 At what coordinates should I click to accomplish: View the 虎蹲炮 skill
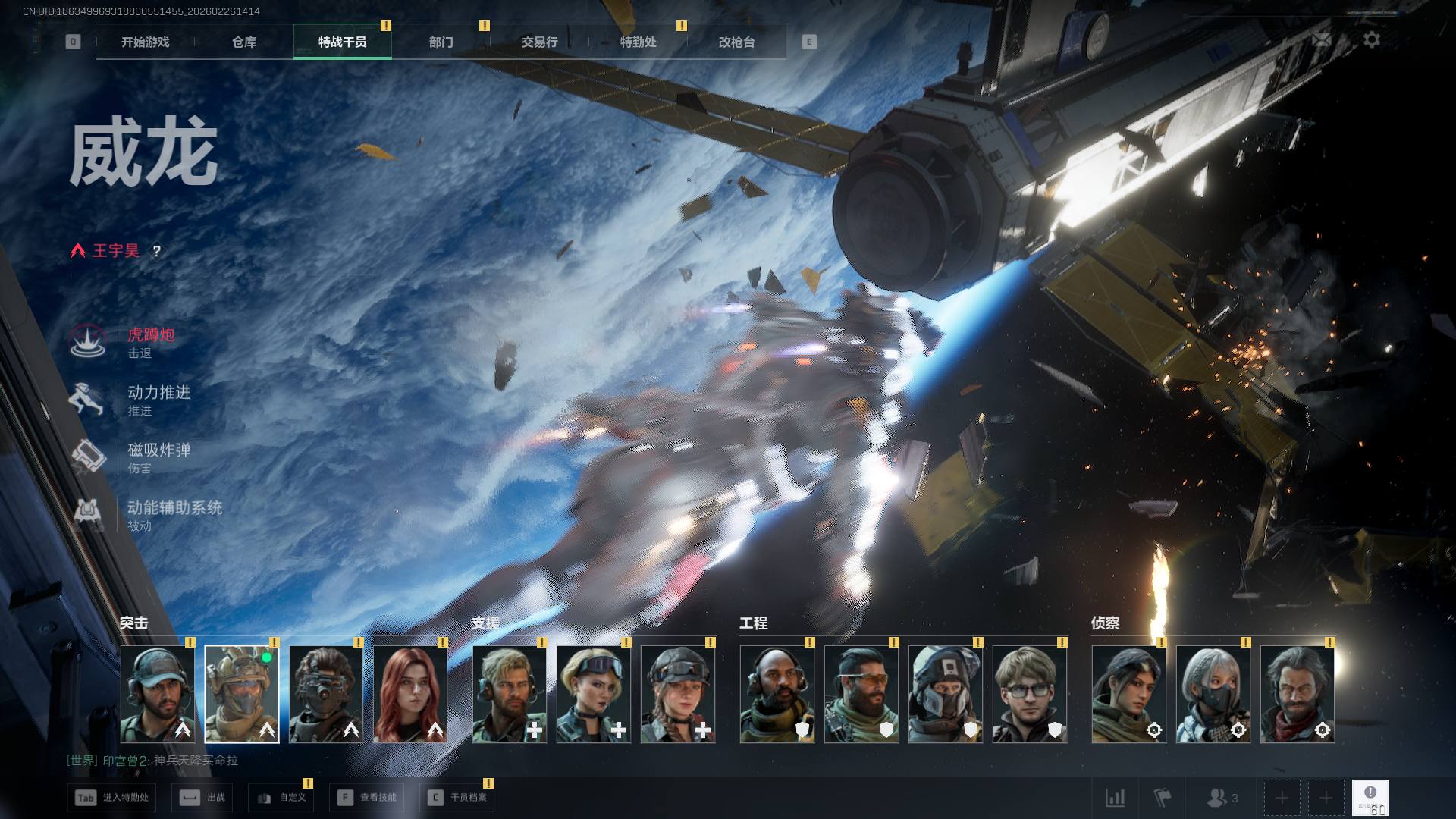coord(150,335)
